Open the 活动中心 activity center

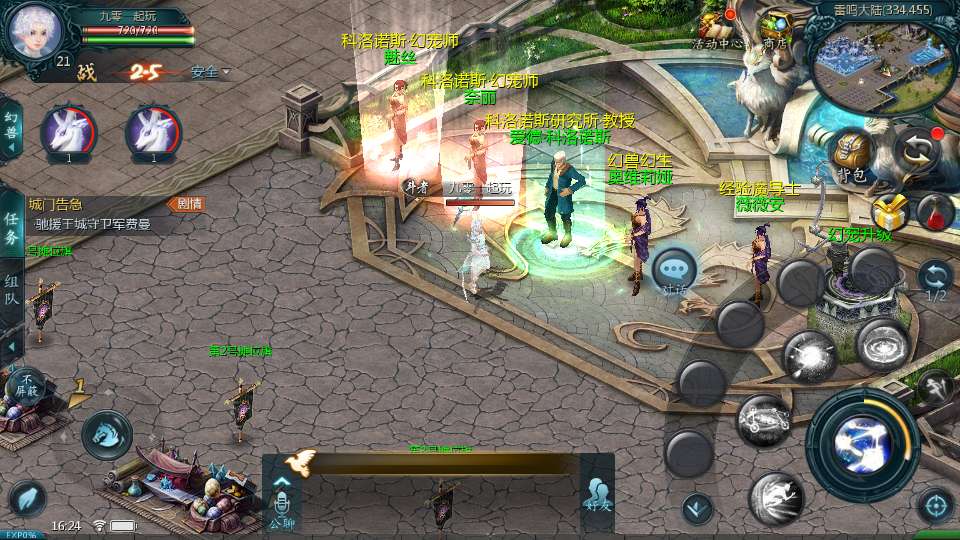tap(717, 27)
